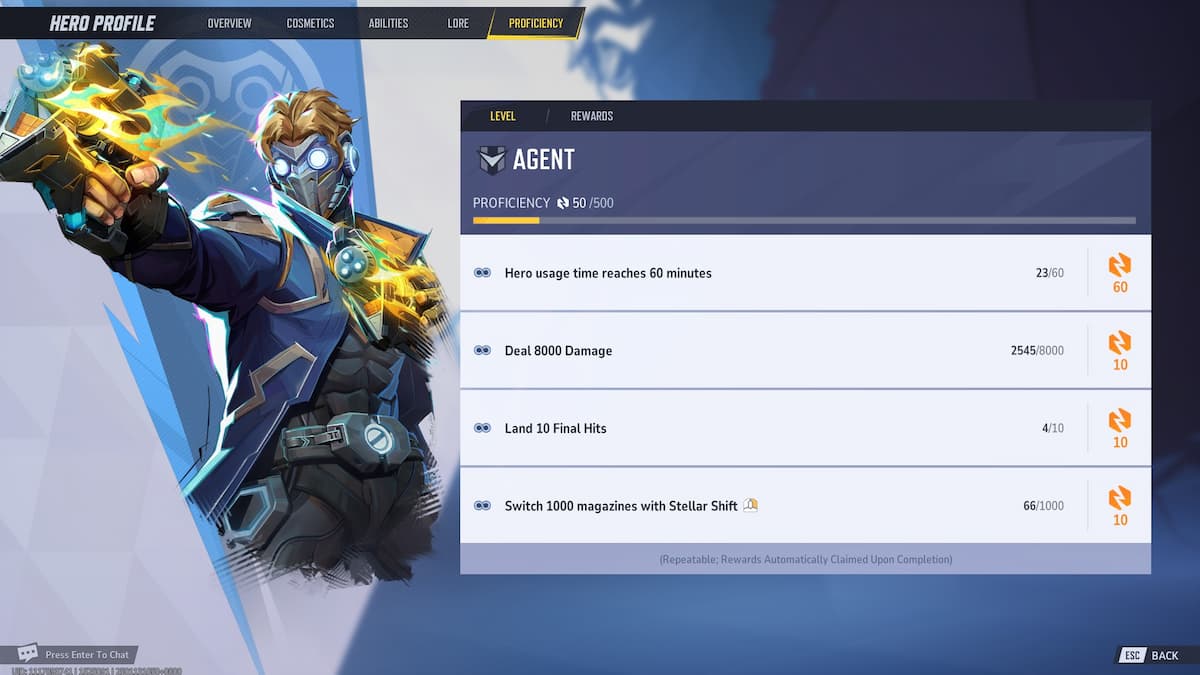Open the Stellar Shift ability info icon
This screenshot has height=675, width=1200.
tap(750, 506)
